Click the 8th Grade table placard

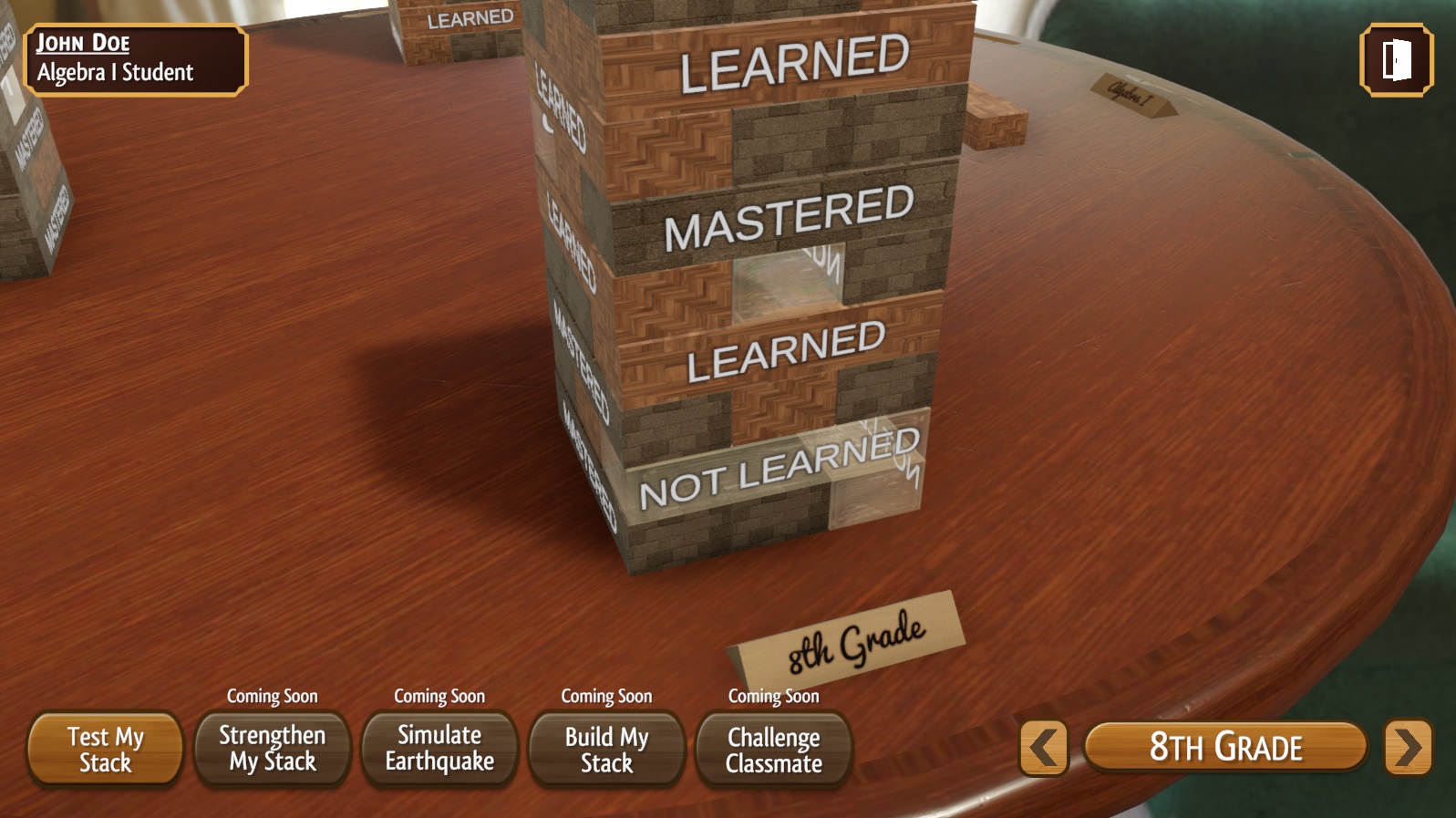tap(849, 633)
